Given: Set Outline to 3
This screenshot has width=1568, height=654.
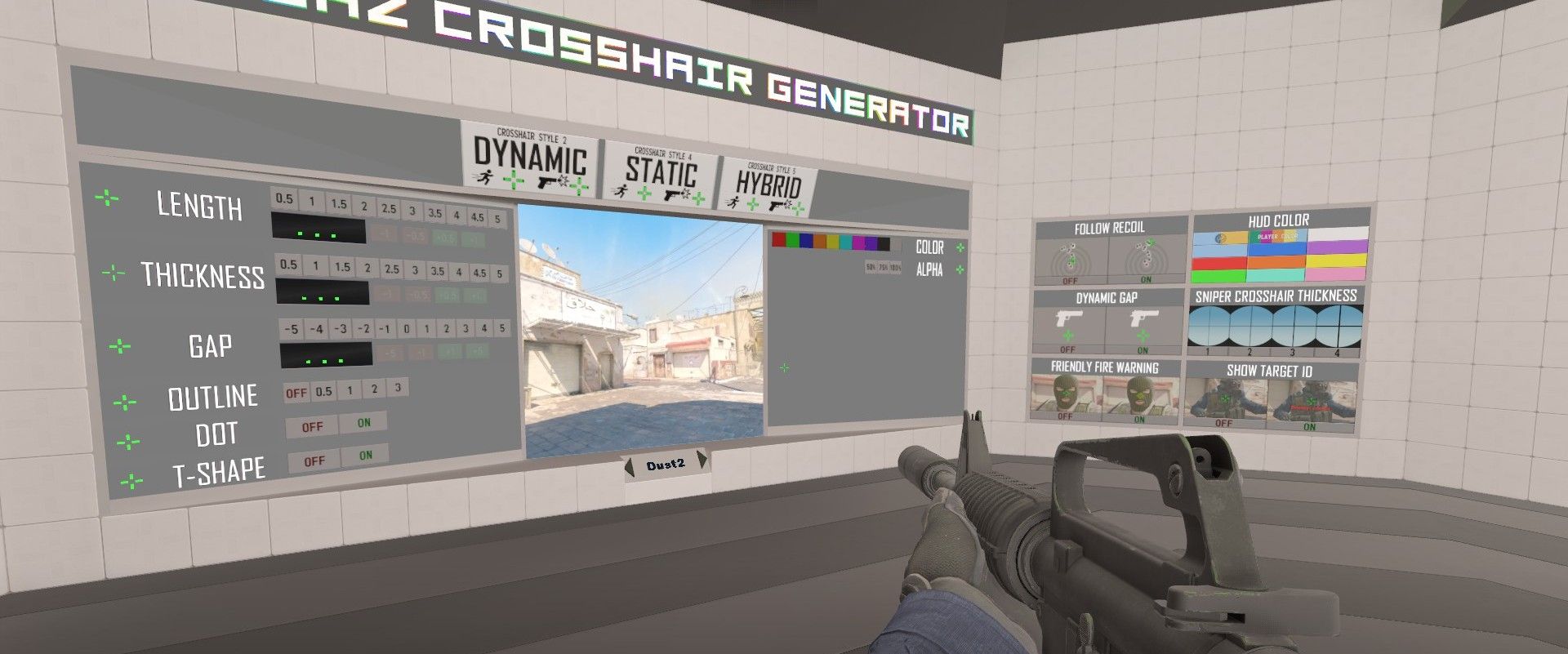Looking at the screenshot, I should point(398,388).
